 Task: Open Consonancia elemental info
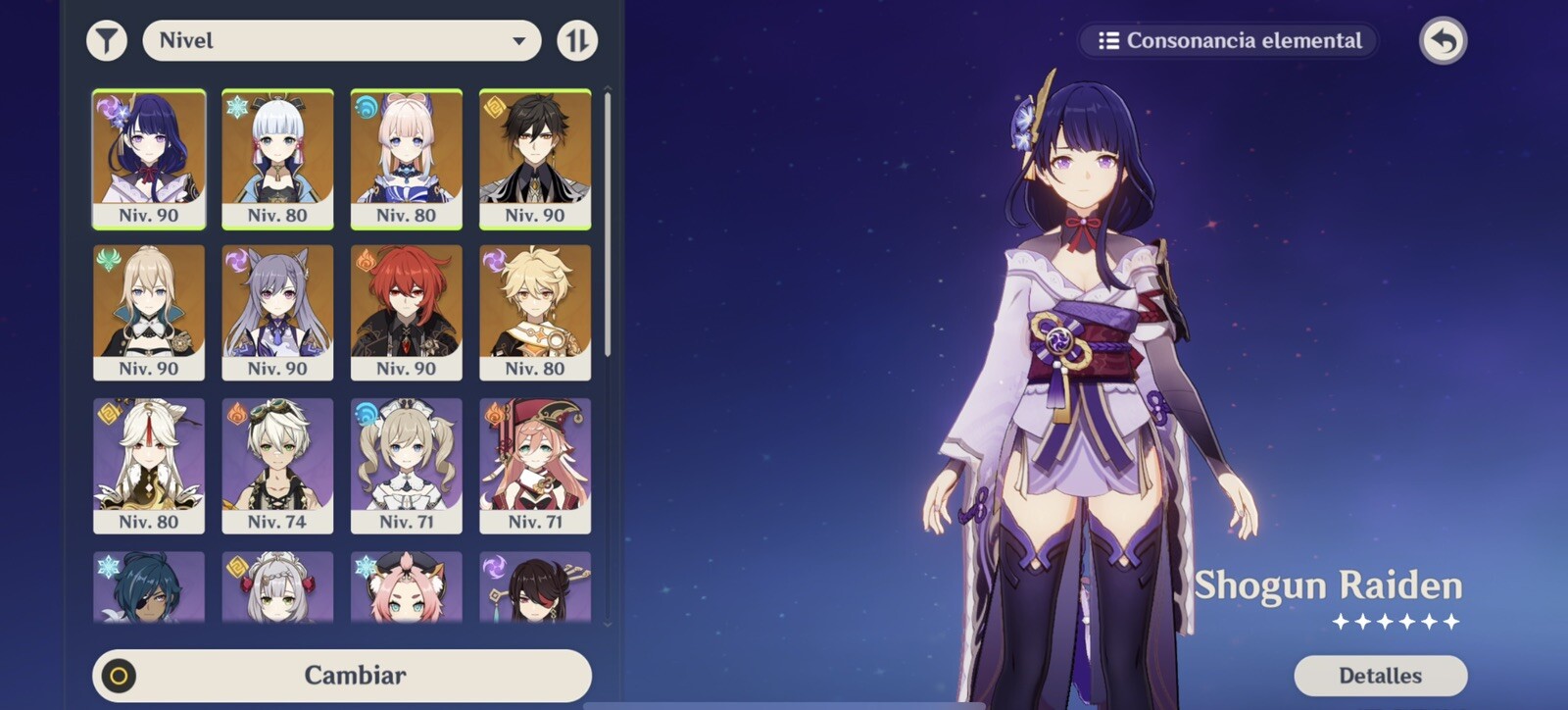(1230, 41)
